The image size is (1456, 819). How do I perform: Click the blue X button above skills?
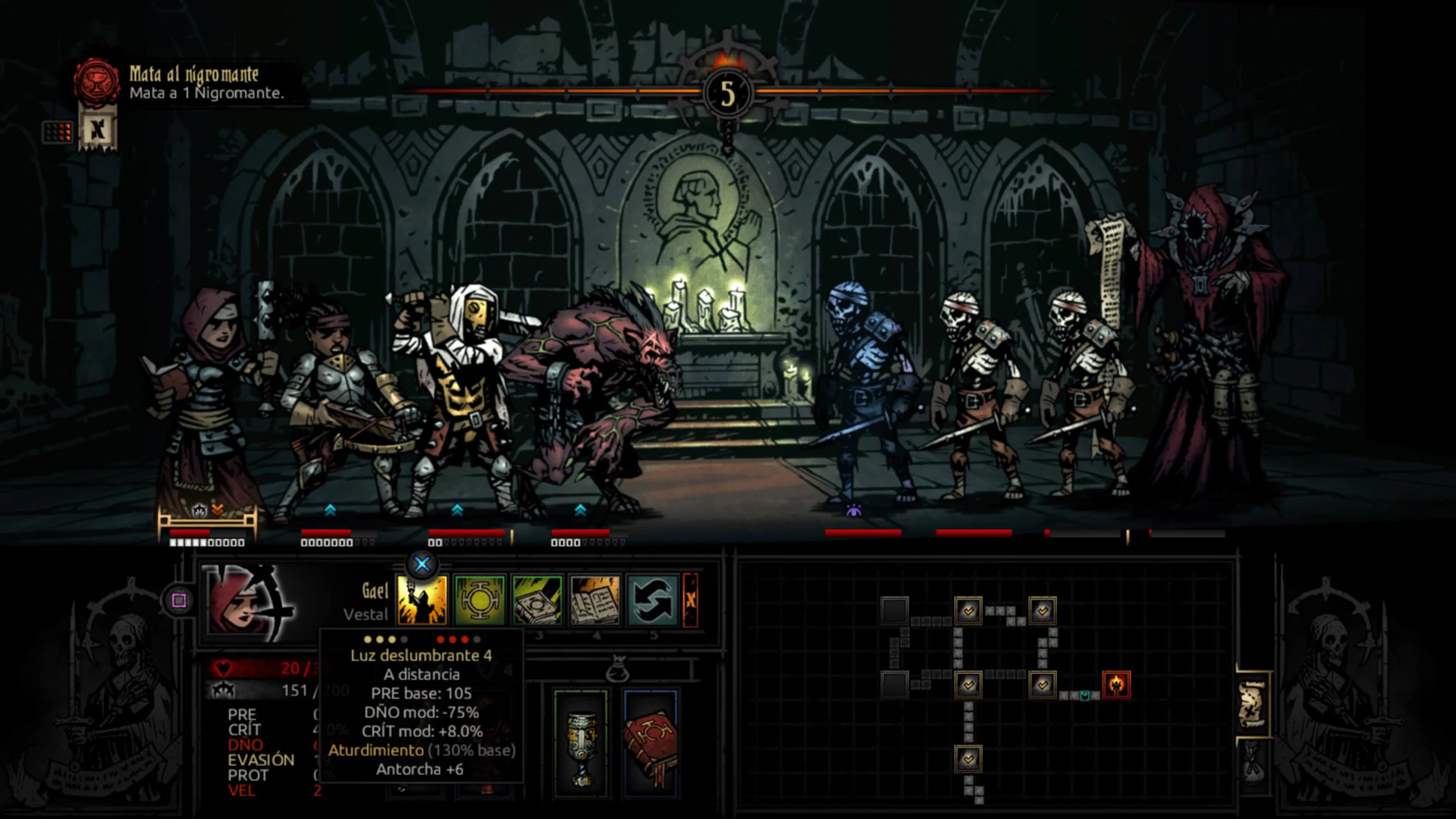pyautogui.click(x=422, y=563)
